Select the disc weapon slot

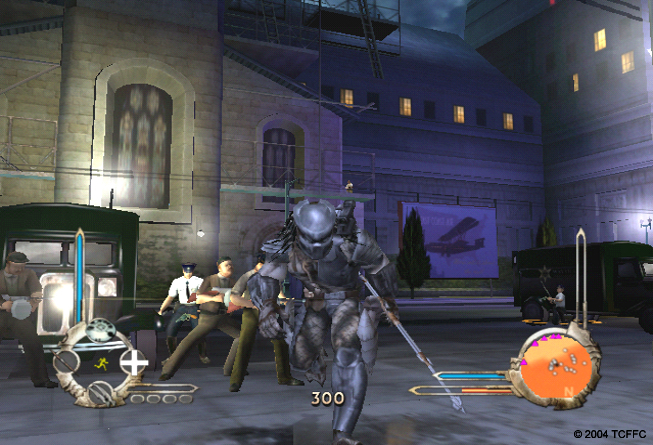click(101, 329)
